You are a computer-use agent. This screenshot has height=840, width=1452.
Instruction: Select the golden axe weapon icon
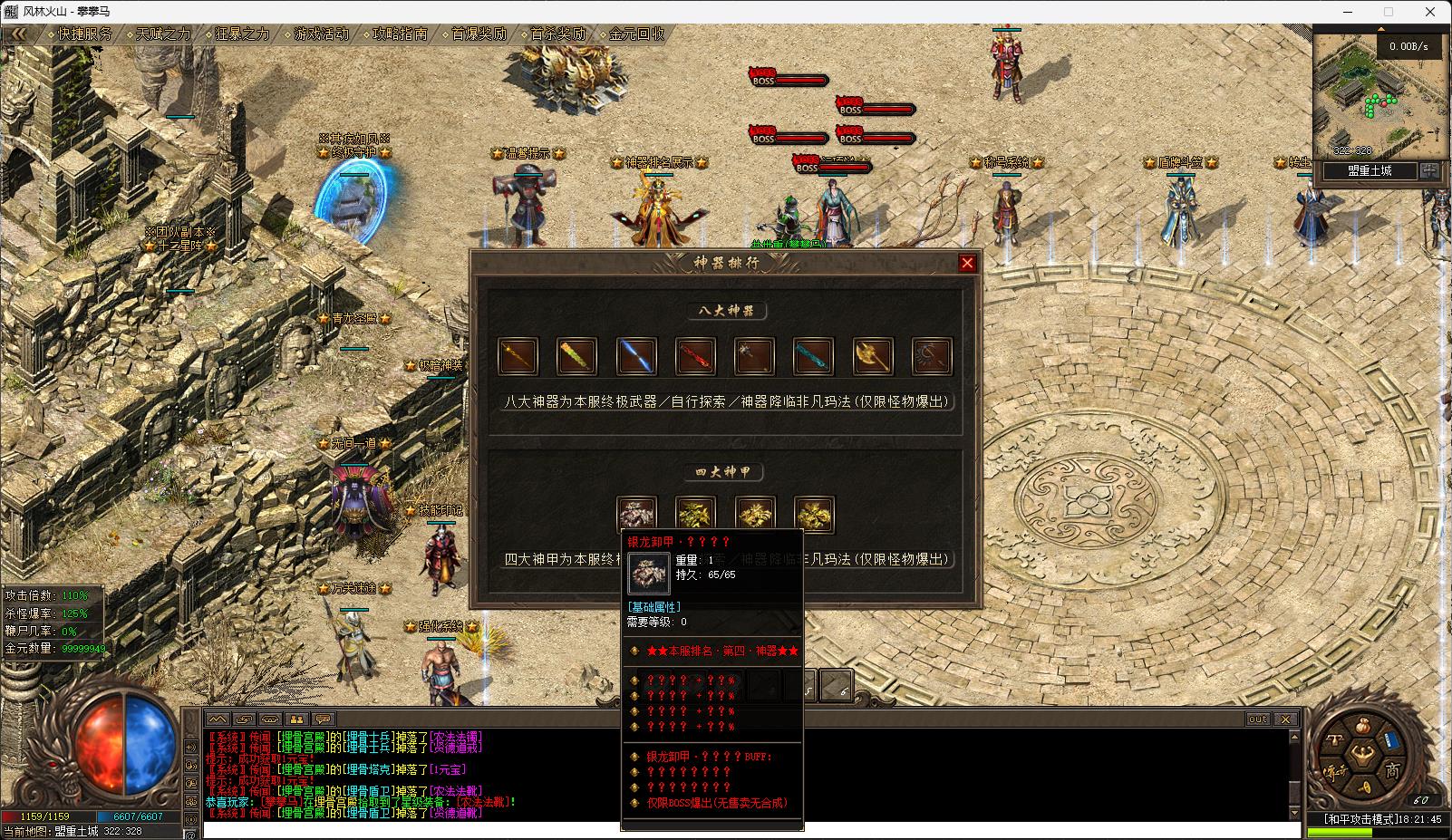(x=873, y=356)
